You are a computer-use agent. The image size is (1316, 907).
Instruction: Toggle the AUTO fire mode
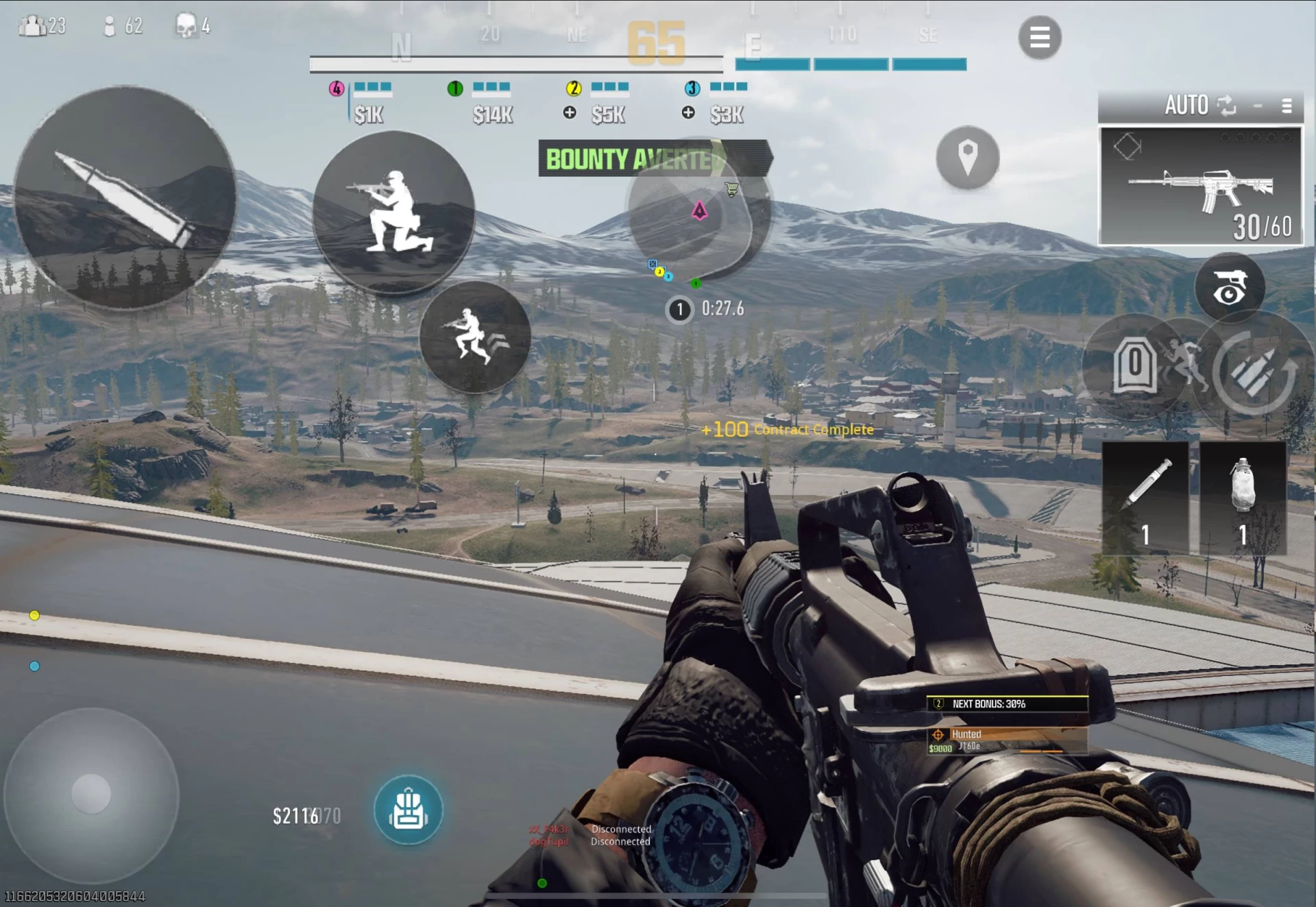[1198, 106]
